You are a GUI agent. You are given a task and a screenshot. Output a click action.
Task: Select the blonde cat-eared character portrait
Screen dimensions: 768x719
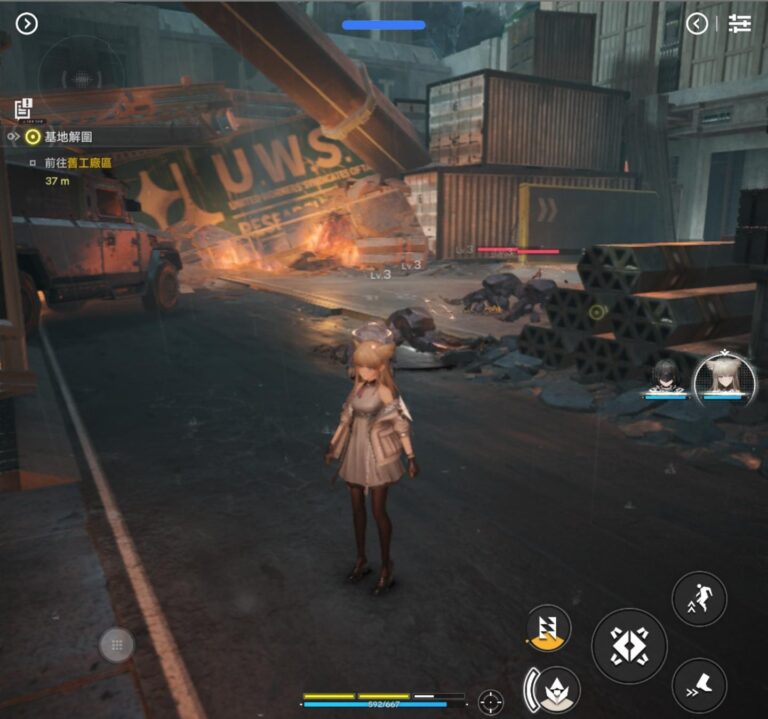click(x=724, y=377)
